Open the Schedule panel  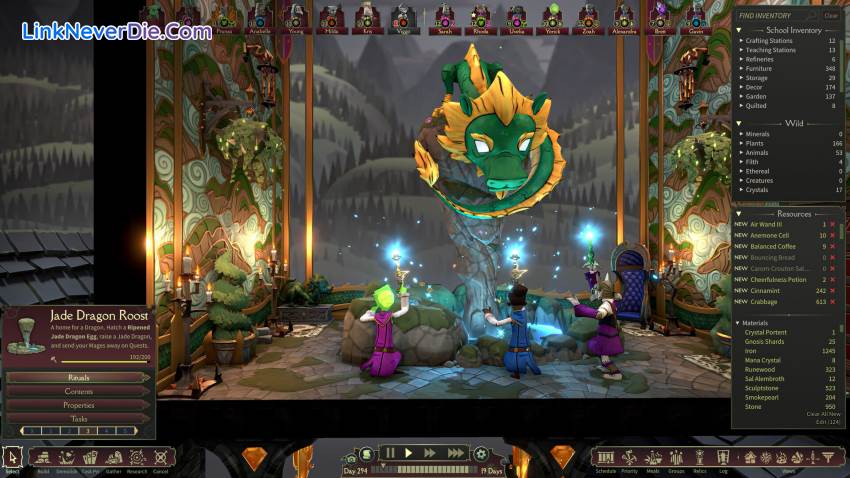(605, 458)
